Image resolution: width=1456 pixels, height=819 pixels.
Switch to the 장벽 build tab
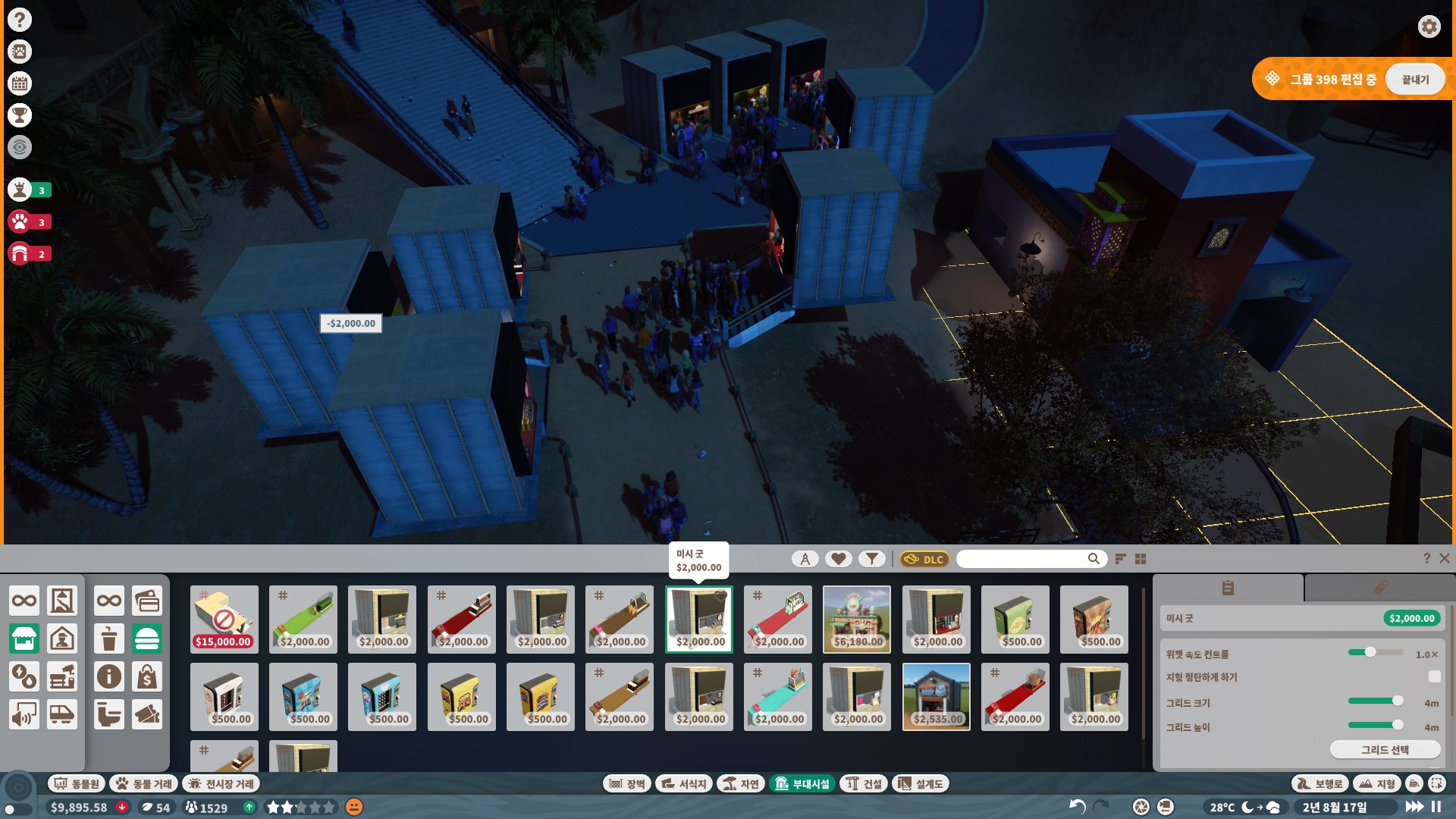pyautogui.click(x=626, y=783)
